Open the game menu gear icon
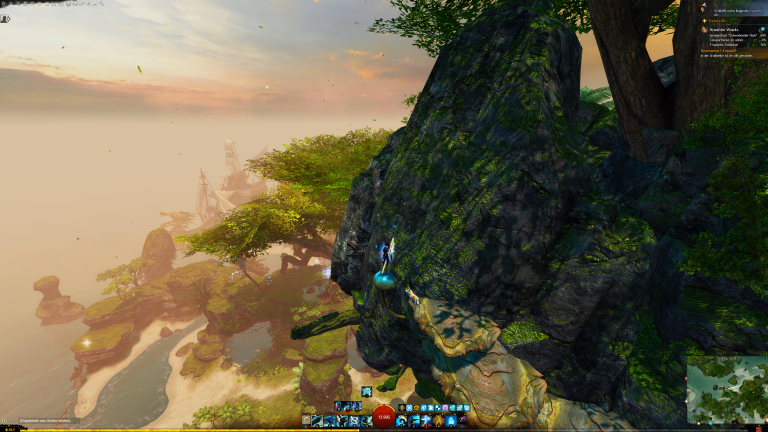The image size is (768, 432). click(x=3, y=4)
